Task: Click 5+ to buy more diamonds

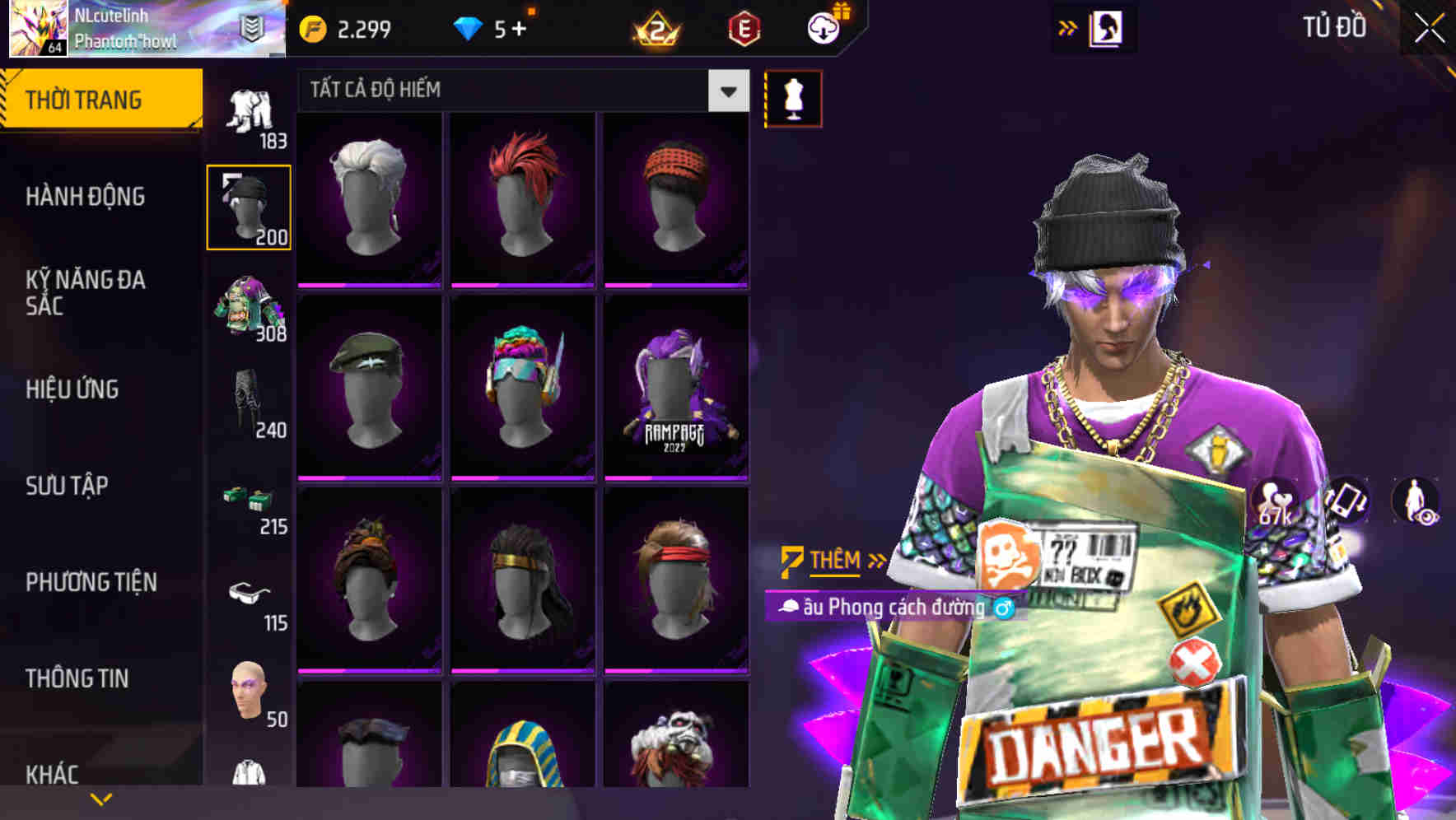Action: click(508, 27)
